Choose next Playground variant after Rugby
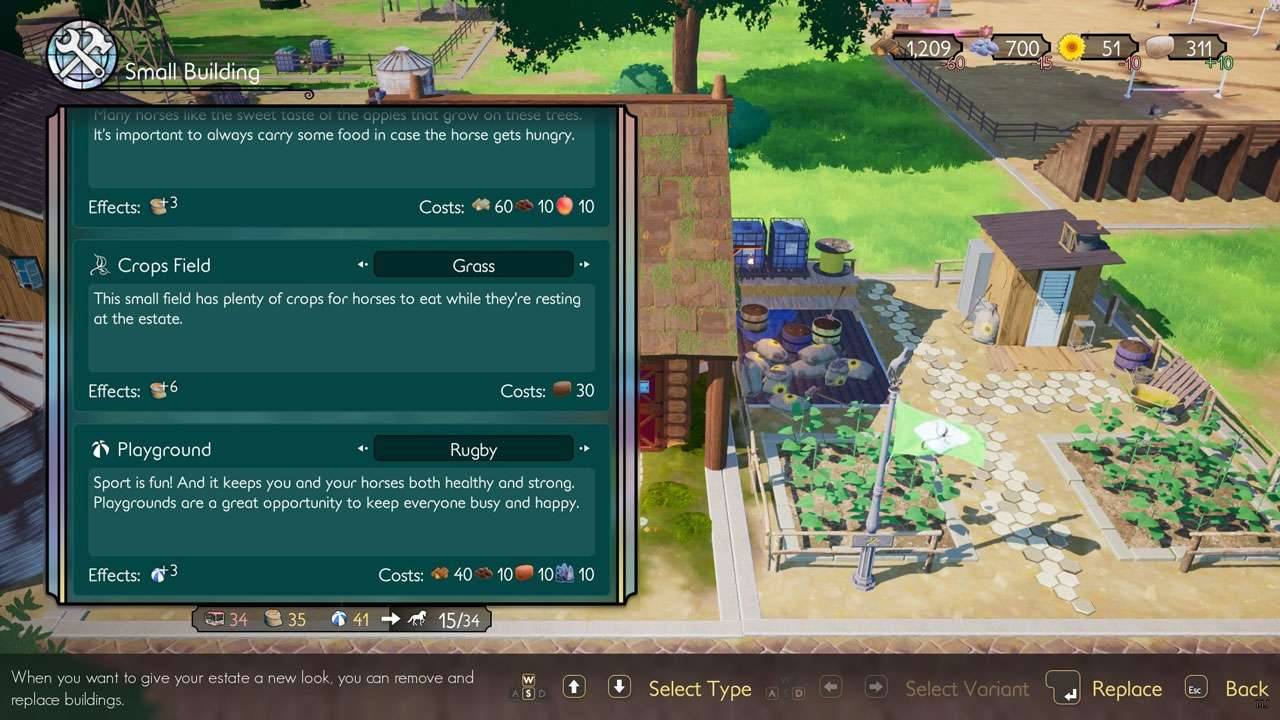 pos(585,449)
